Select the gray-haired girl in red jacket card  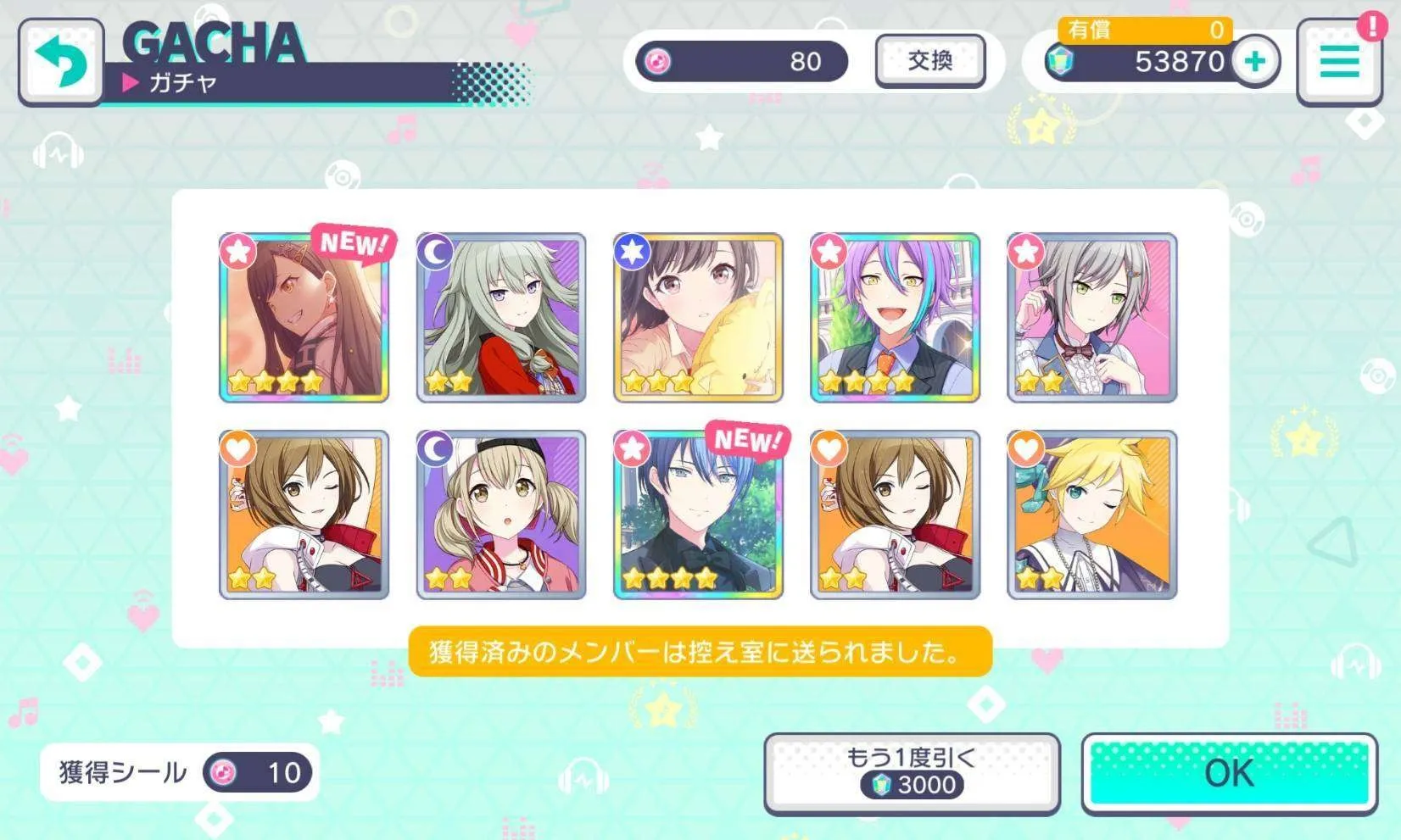501,318
